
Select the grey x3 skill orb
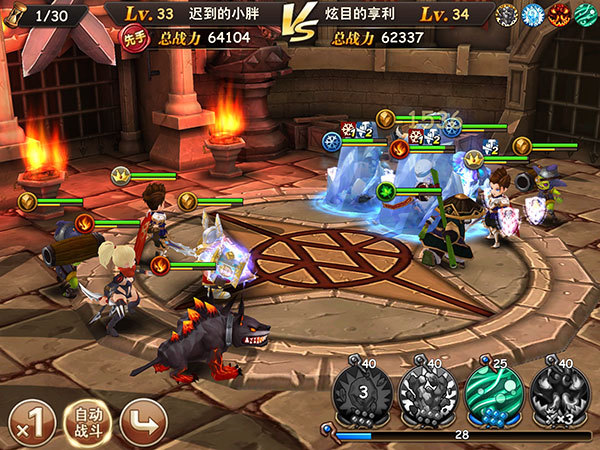pyautogui.click(x=558, y=392)
